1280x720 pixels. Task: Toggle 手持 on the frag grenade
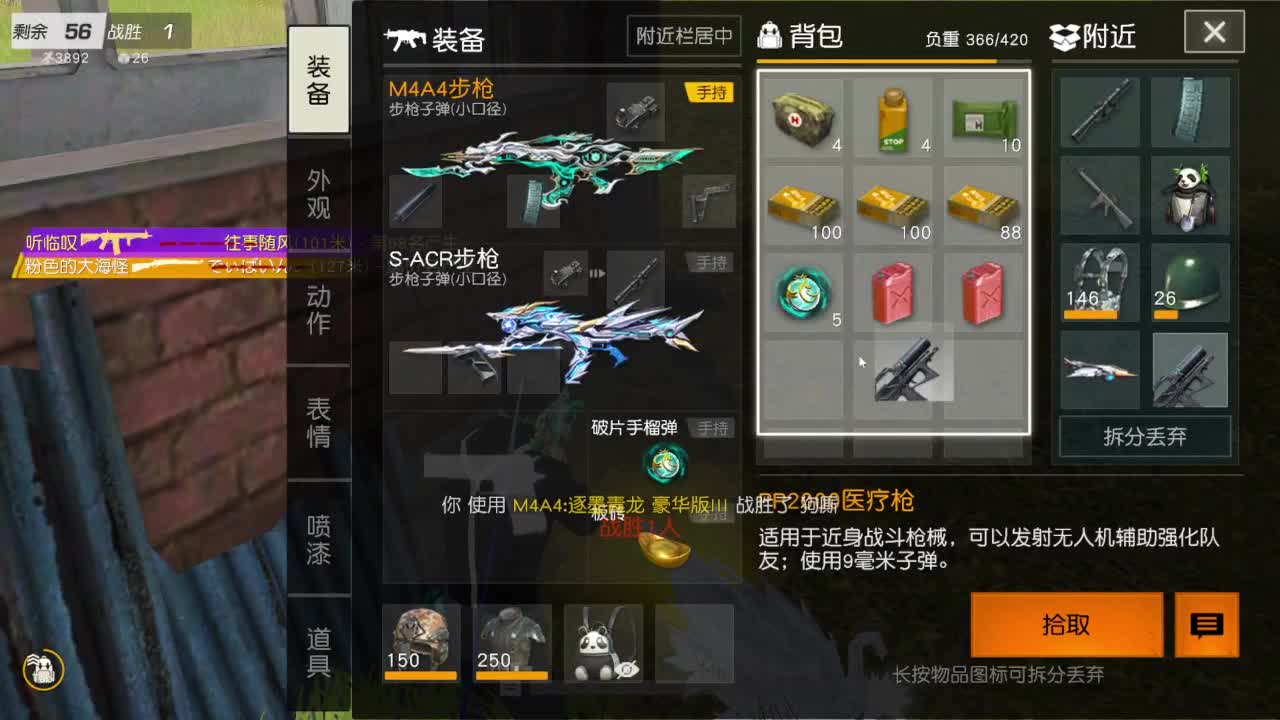713,428
